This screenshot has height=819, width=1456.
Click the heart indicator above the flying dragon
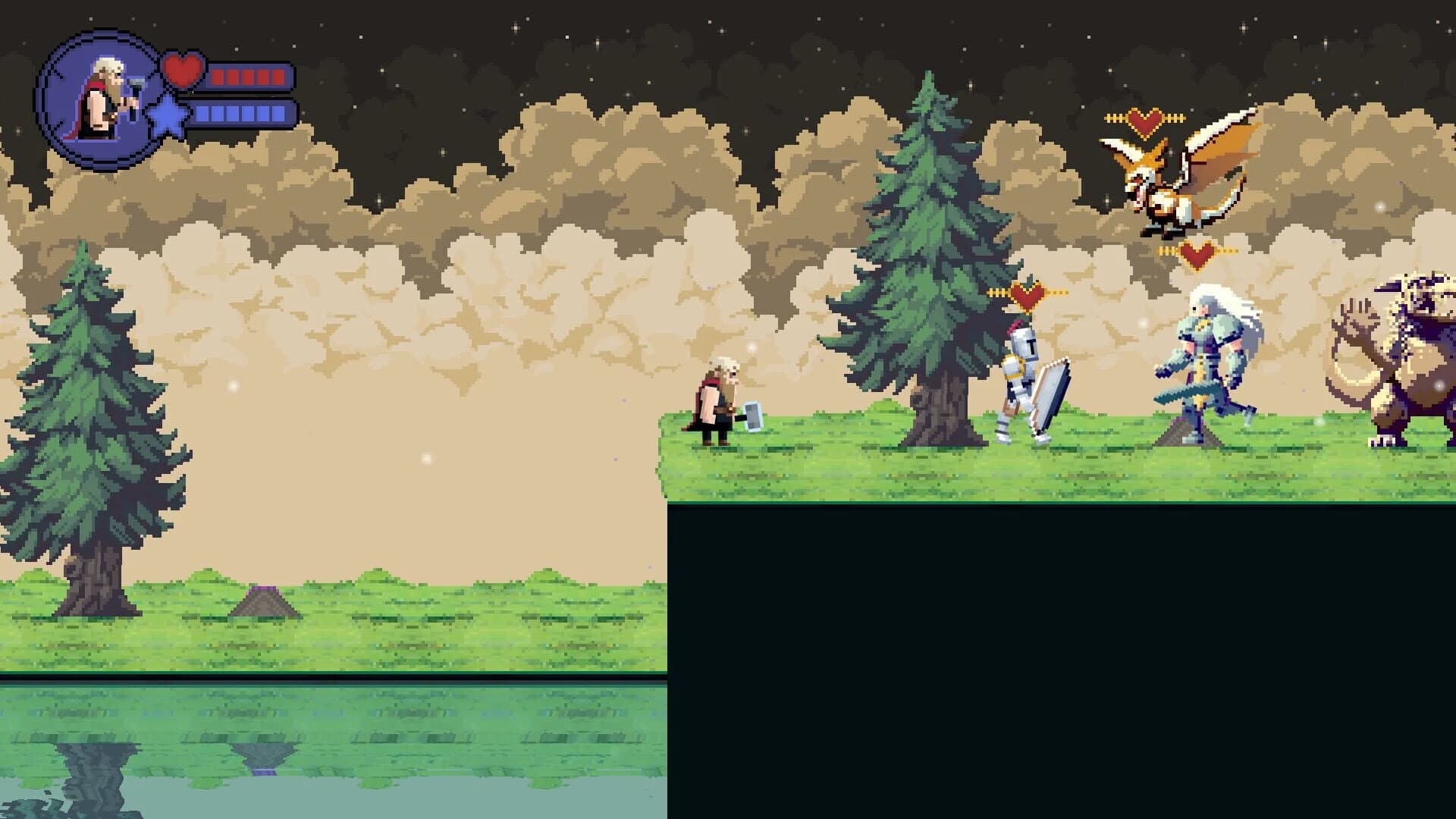click(x=1144, y=118)
